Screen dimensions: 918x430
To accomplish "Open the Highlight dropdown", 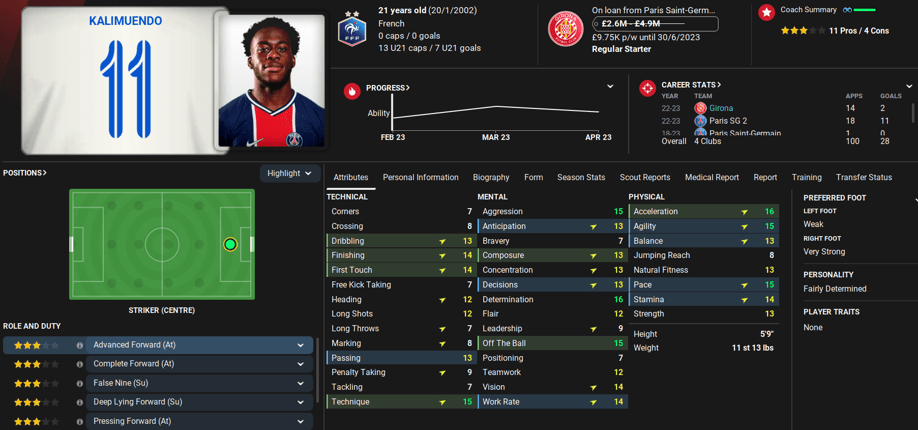I will [x=290, y=173].
